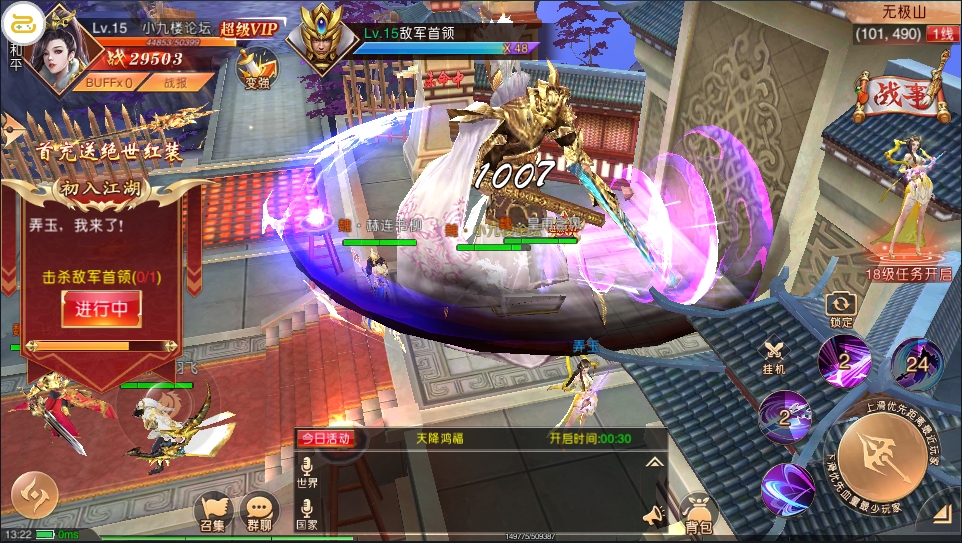Activate the skill with 24 cooldown

tap(916, 362)
